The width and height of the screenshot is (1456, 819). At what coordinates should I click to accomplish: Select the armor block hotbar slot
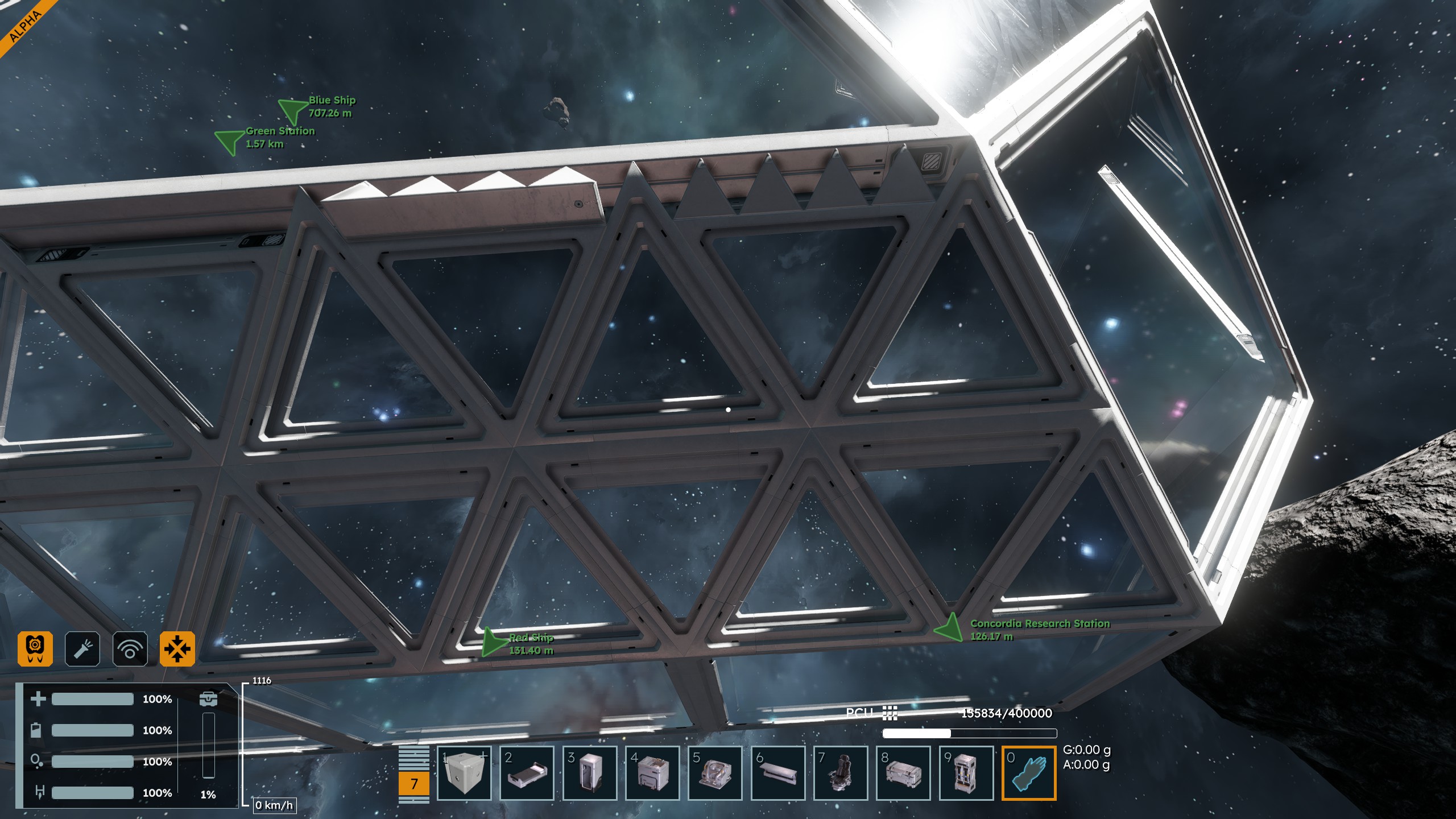tap(464, 773)
